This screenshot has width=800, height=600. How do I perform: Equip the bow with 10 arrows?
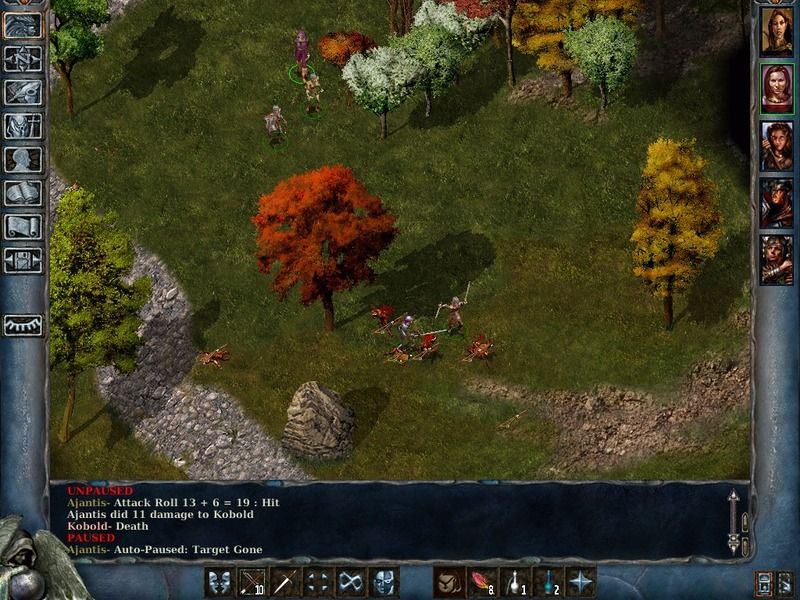252,581
